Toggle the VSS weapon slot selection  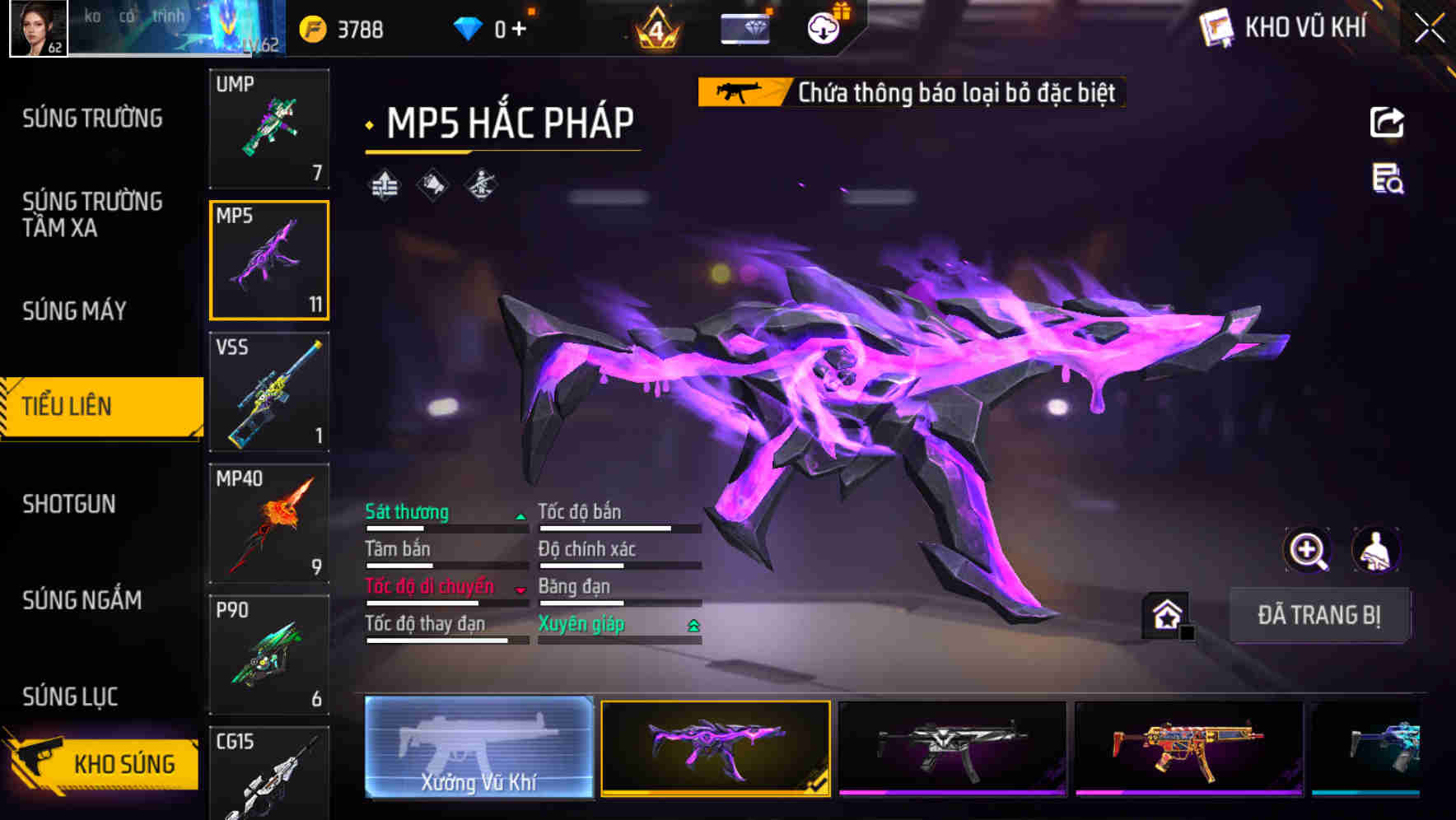point(269,393)
